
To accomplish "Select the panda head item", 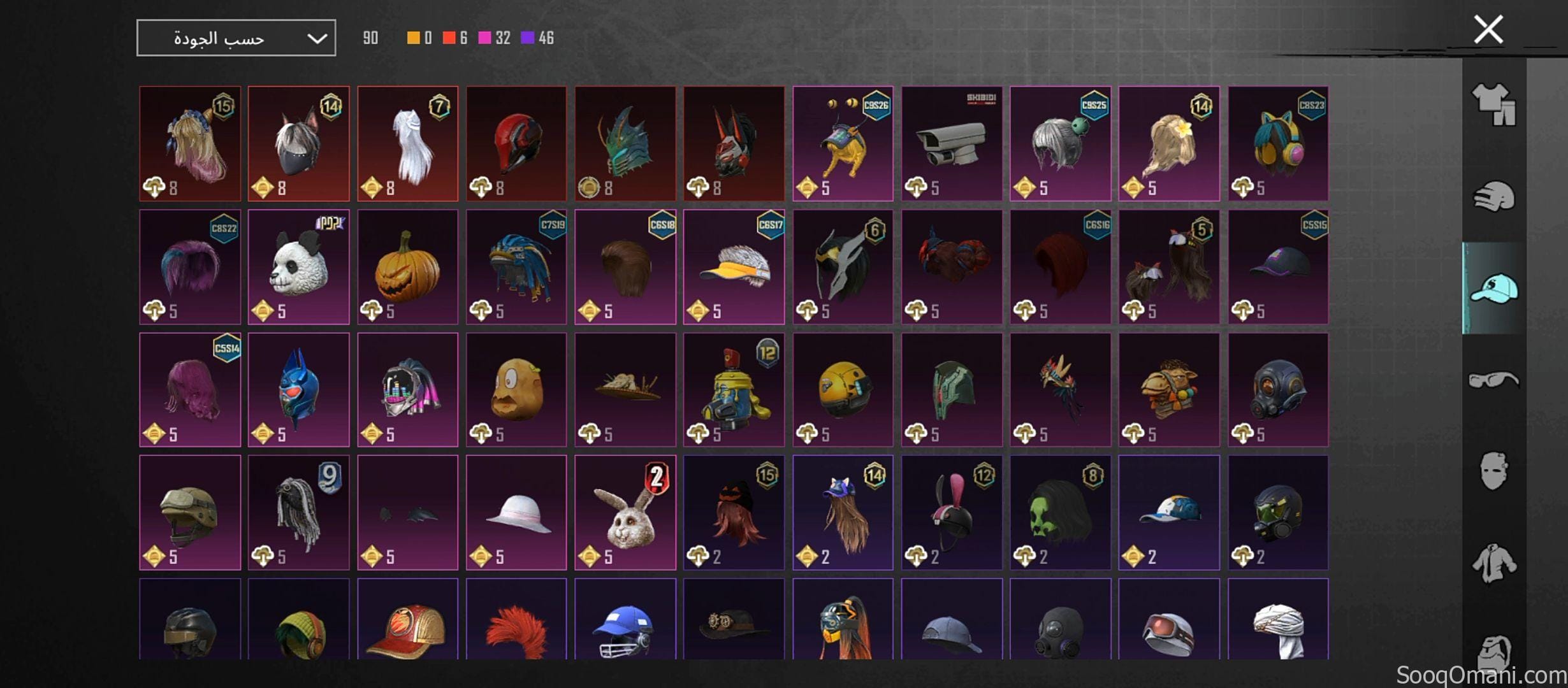I will (x=298, y=266).
